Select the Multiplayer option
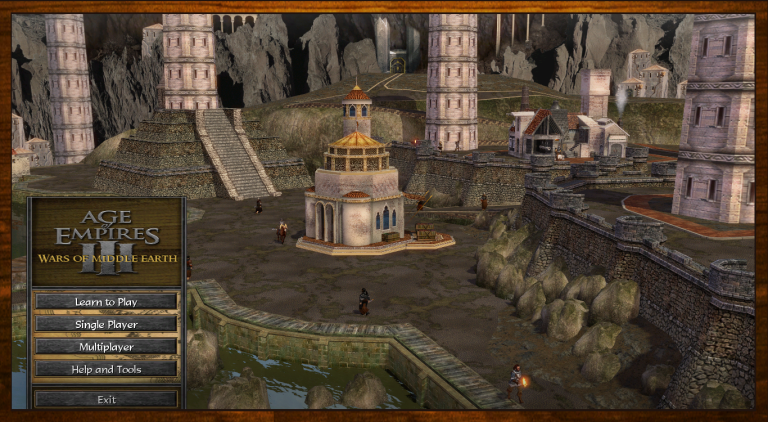Screen dimensions: 768x422 point(106,347)
